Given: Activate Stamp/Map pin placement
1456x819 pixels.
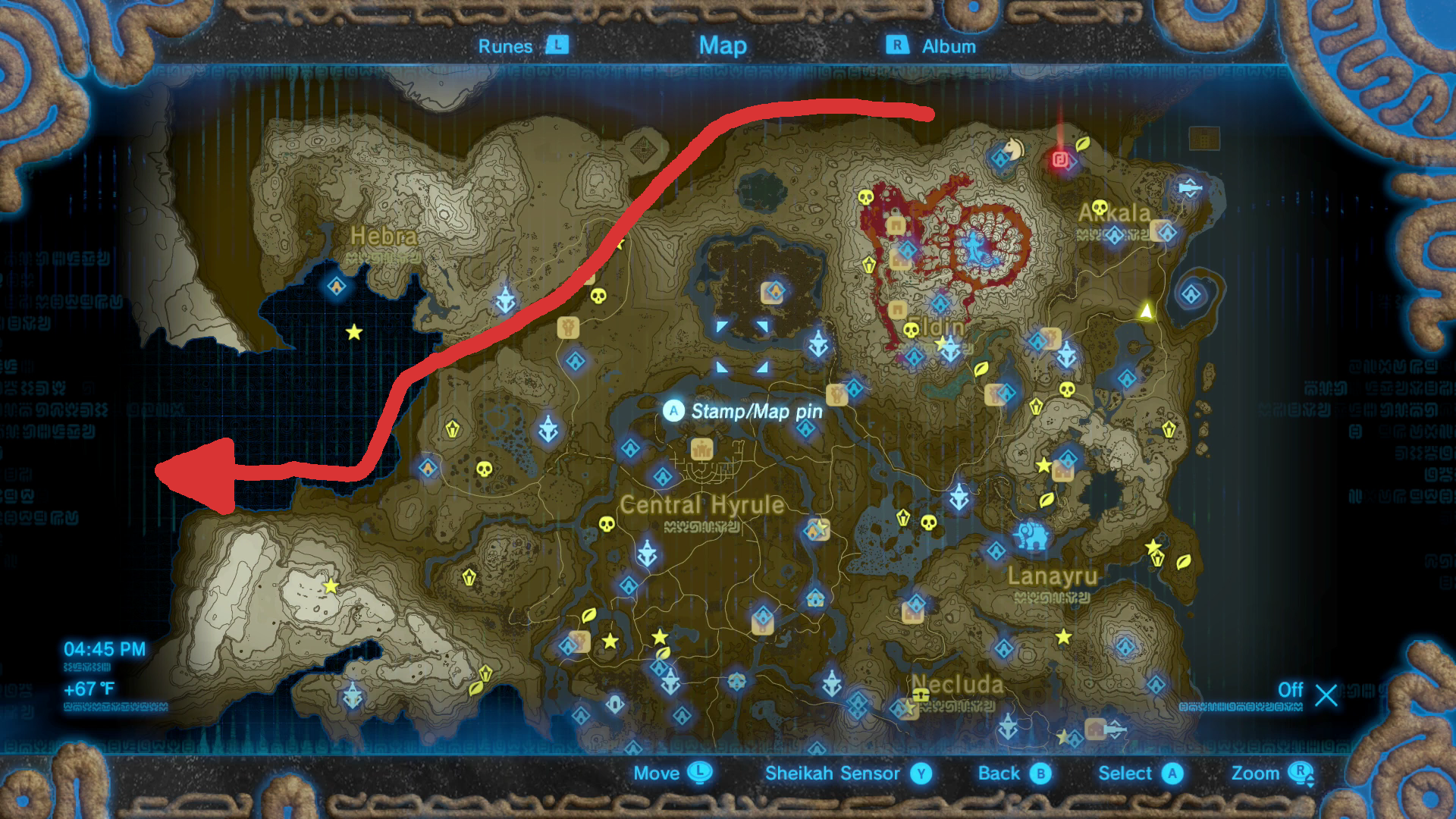Looking at the screenshot, I should point(673,412).
